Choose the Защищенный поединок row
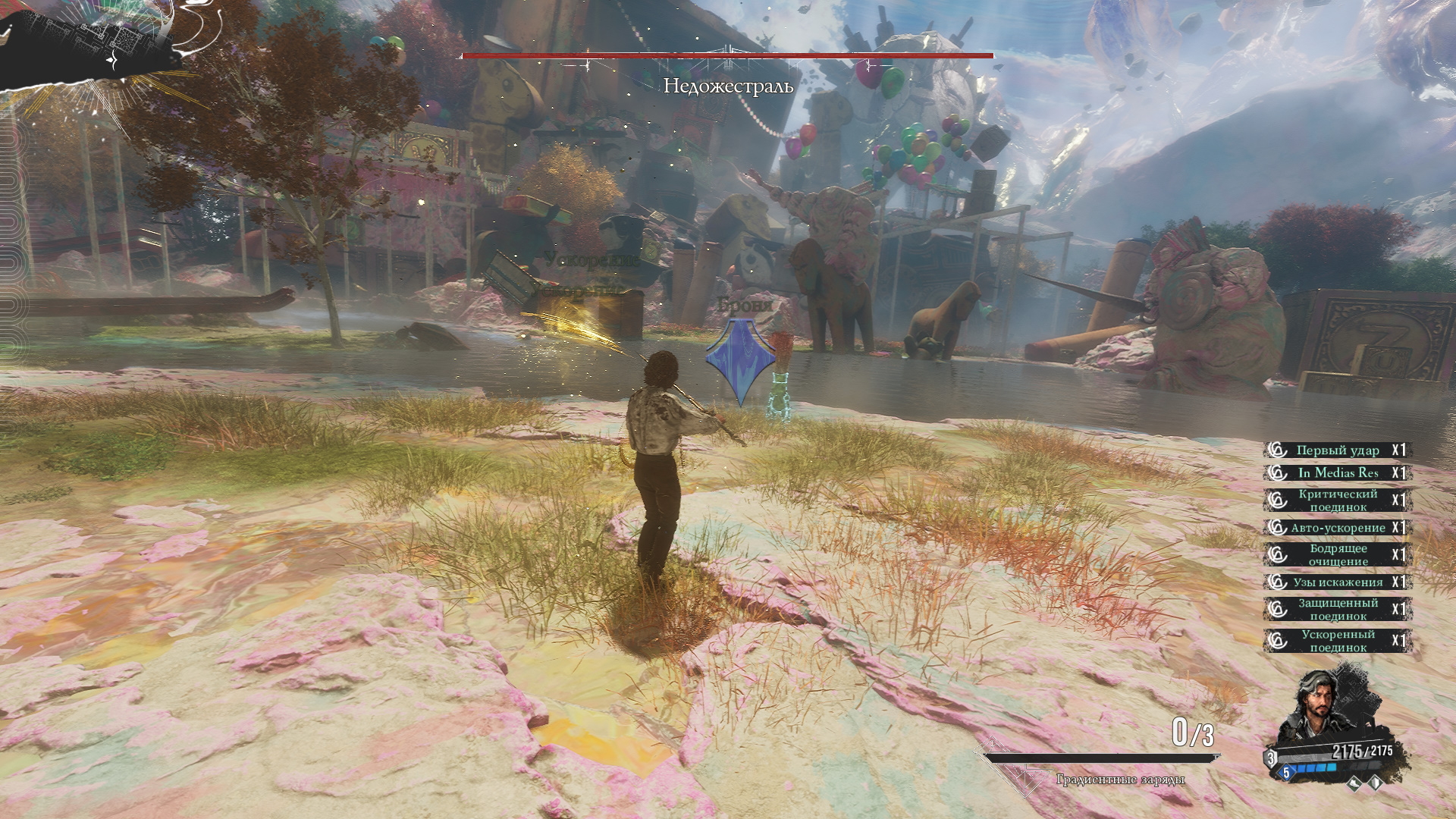 tap(1337, 610)
